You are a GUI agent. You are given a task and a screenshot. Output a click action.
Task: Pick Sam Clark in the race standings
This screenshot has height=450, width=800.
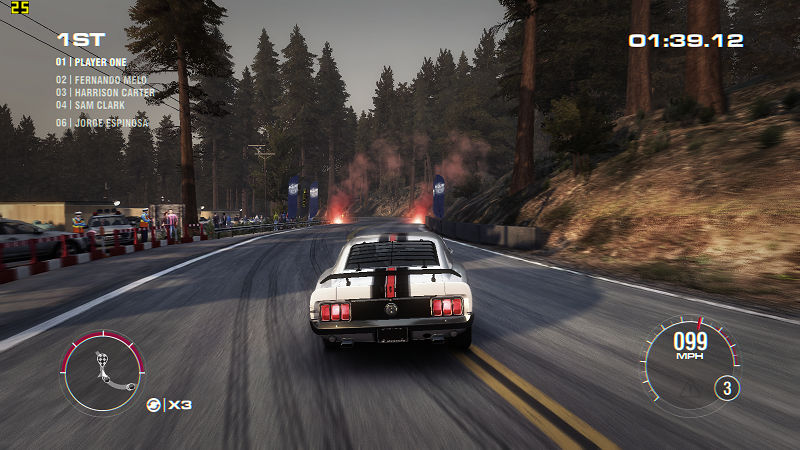click(89, 104)
